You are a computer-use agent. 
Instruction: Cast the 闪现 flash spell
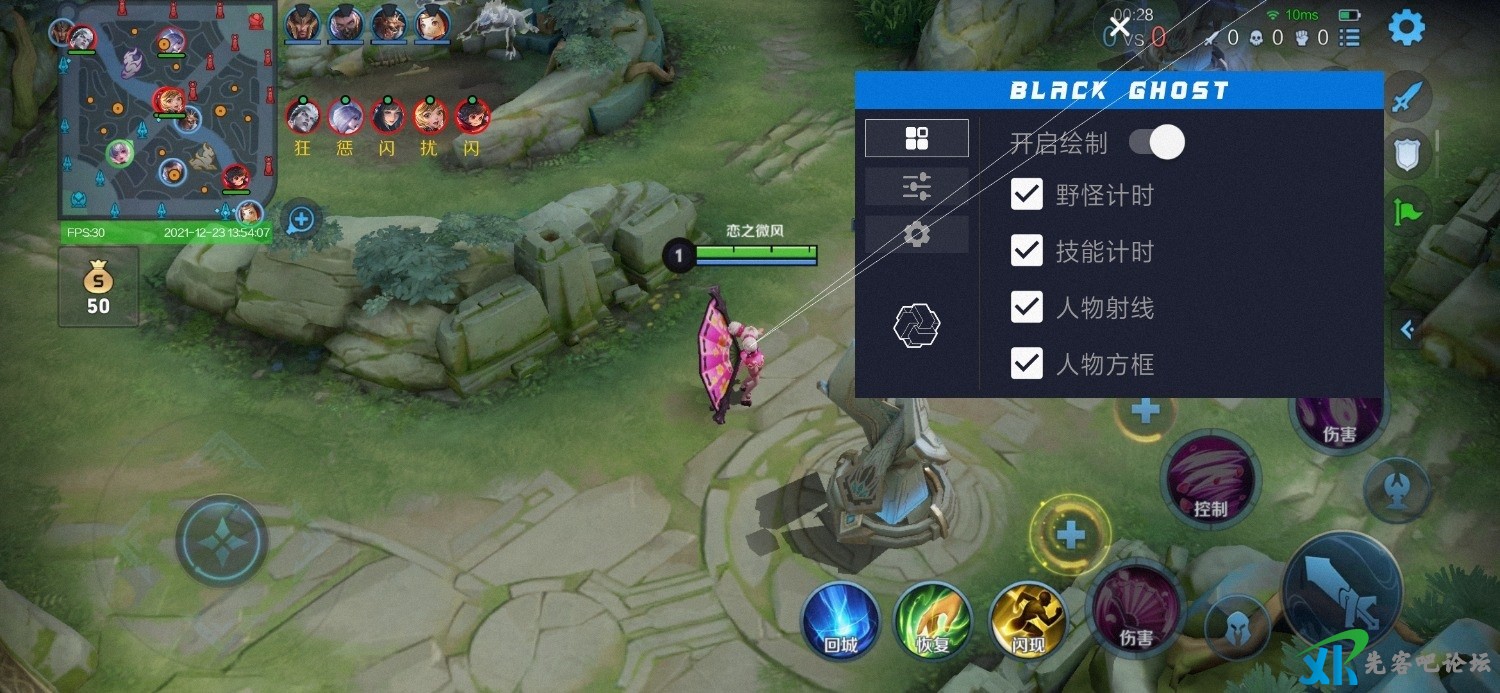(1027, 620)
